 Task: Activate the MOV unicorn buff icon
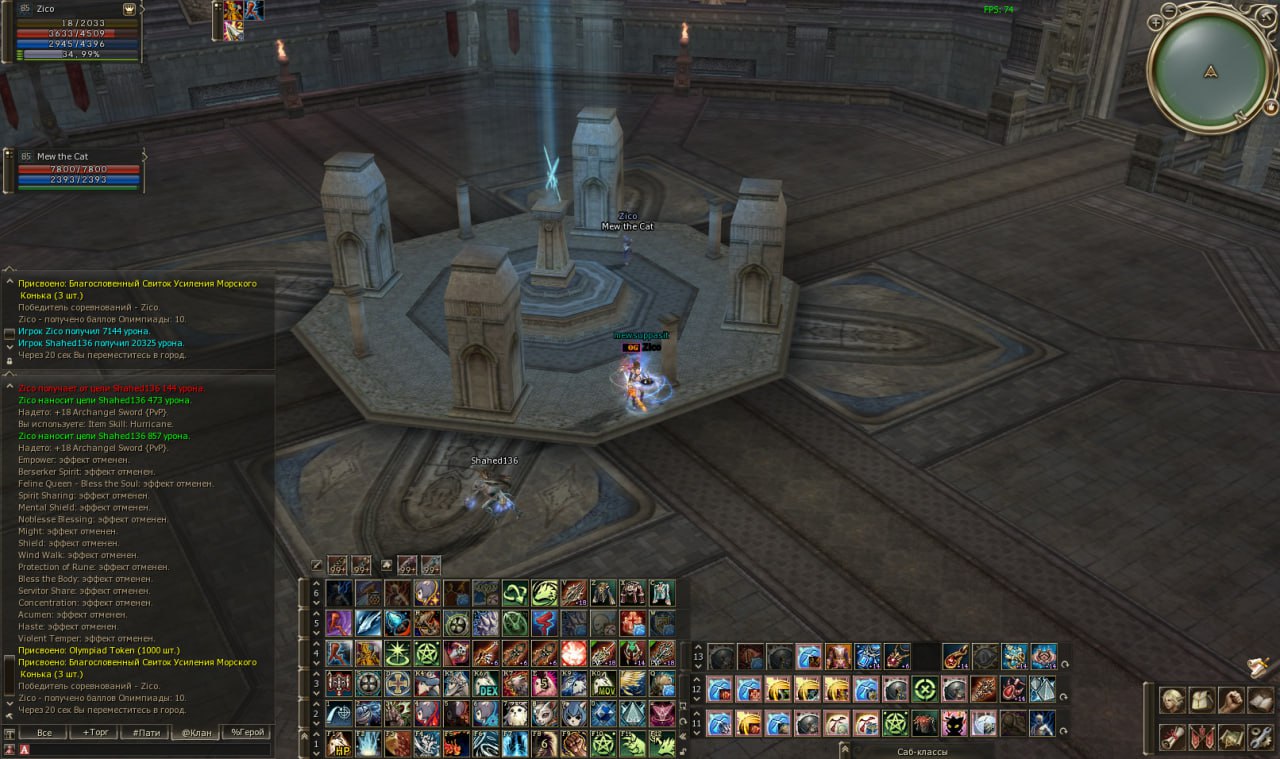click(x=604, y=683)
